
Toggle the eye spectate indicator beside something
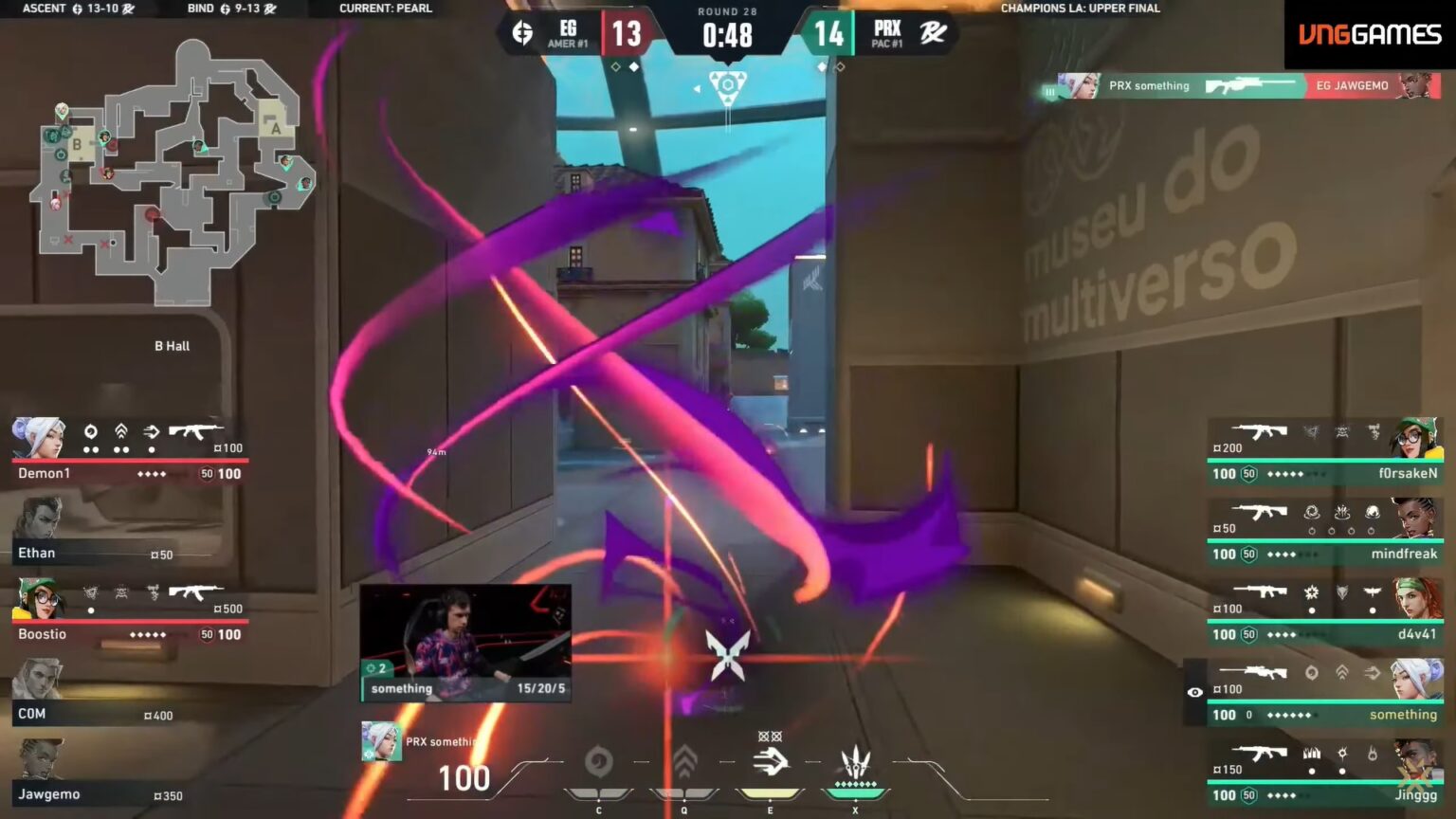(1196, 693)
